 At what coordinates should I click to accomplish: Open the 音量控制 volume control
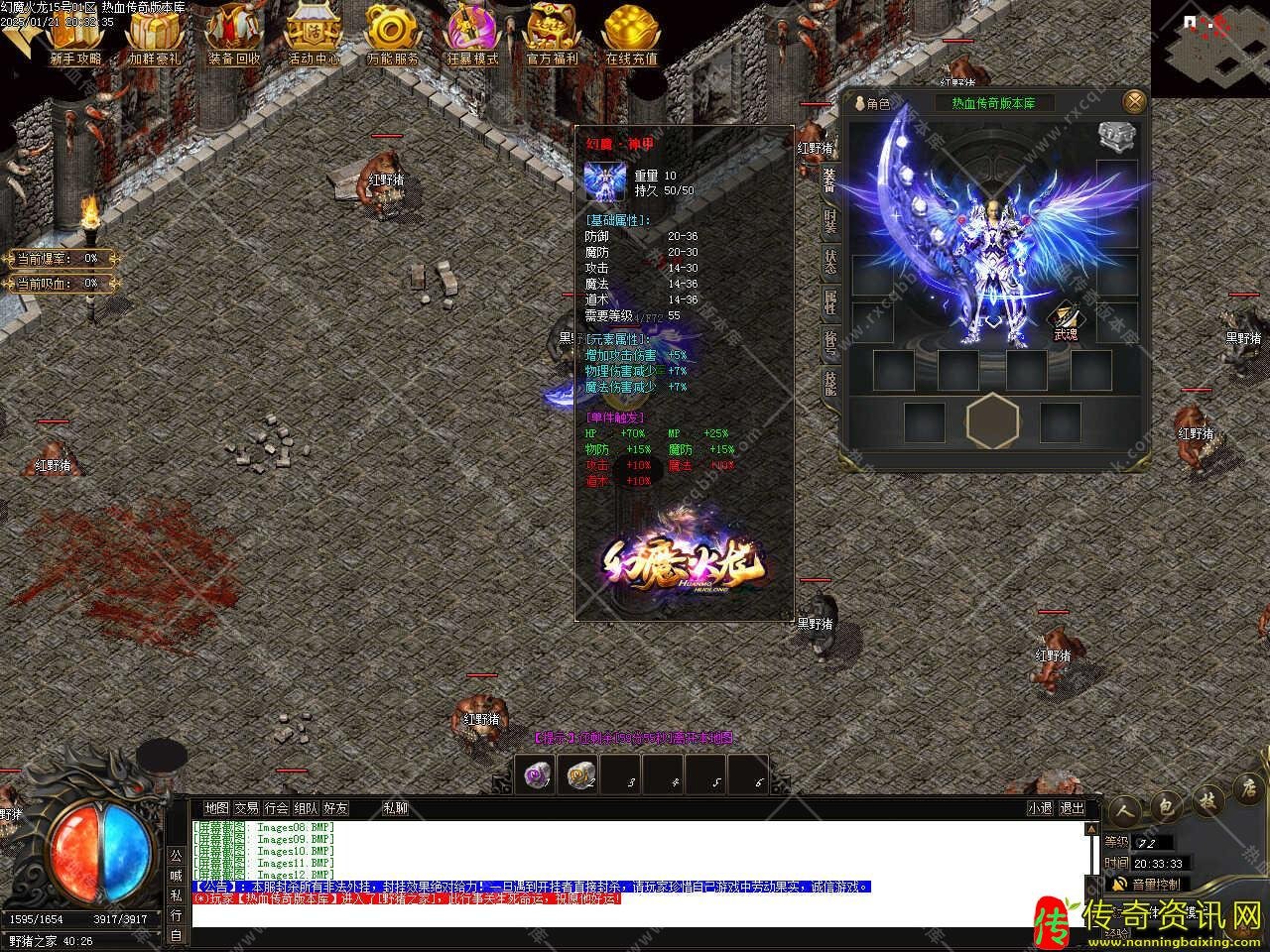click(x=1149, y=884)
